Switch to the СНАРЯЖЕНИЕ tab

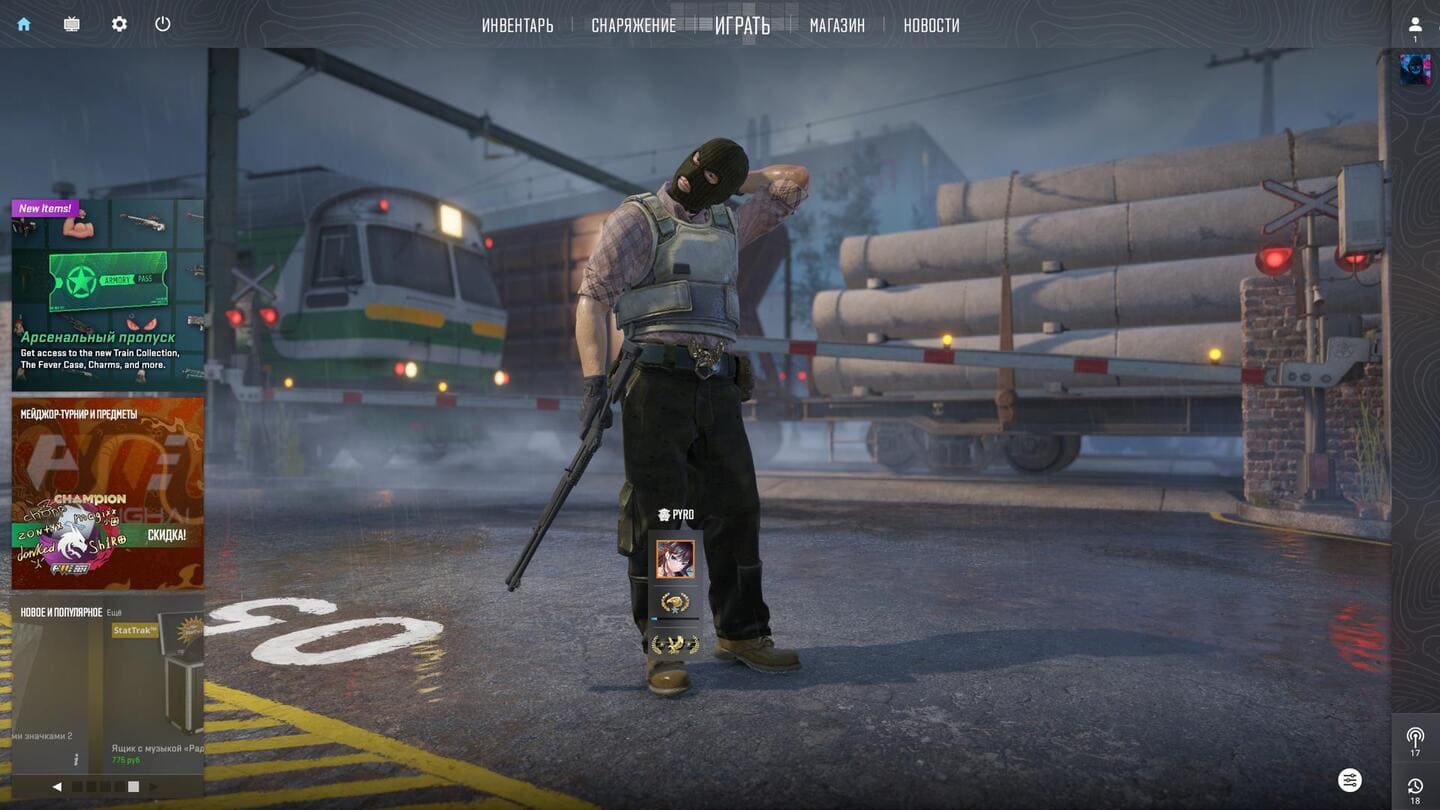coord(633,26)
